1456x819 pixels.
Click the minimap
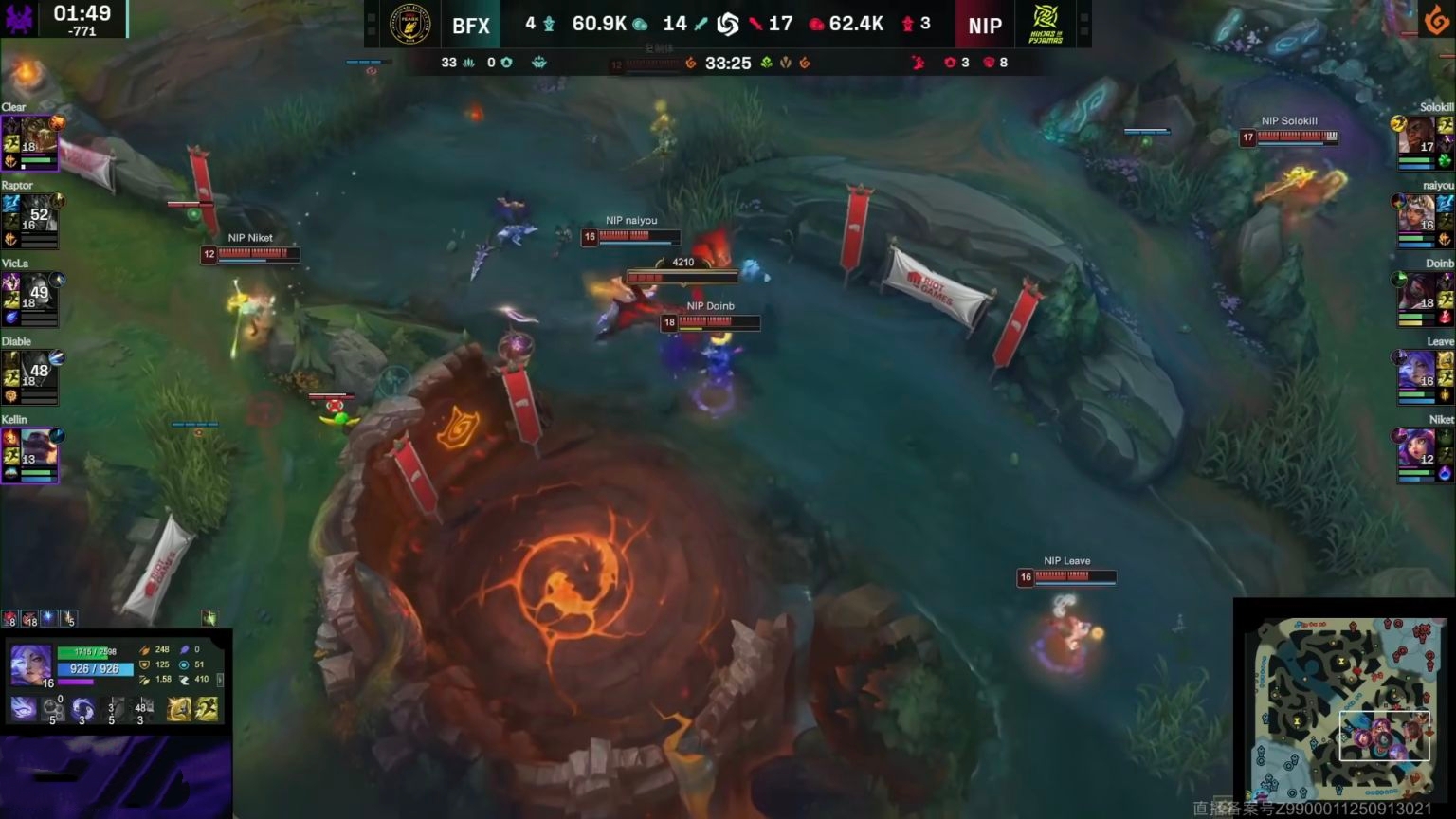[1344, 707]
